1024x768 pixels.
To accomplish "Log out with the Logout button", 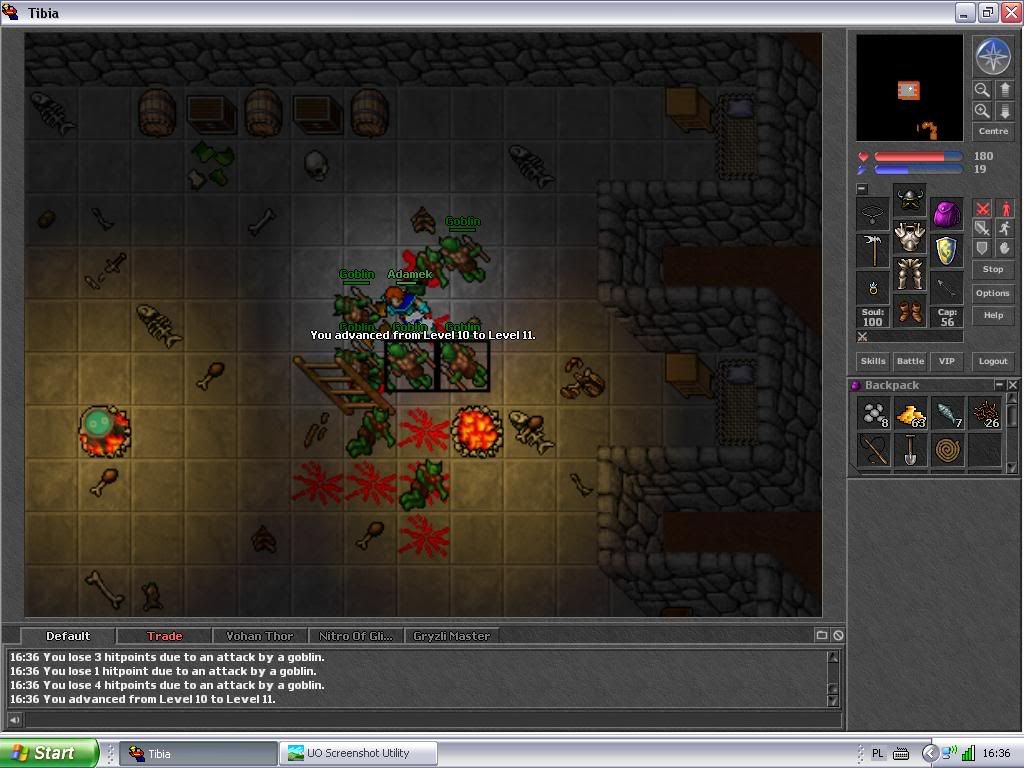I will click(993, 361).
